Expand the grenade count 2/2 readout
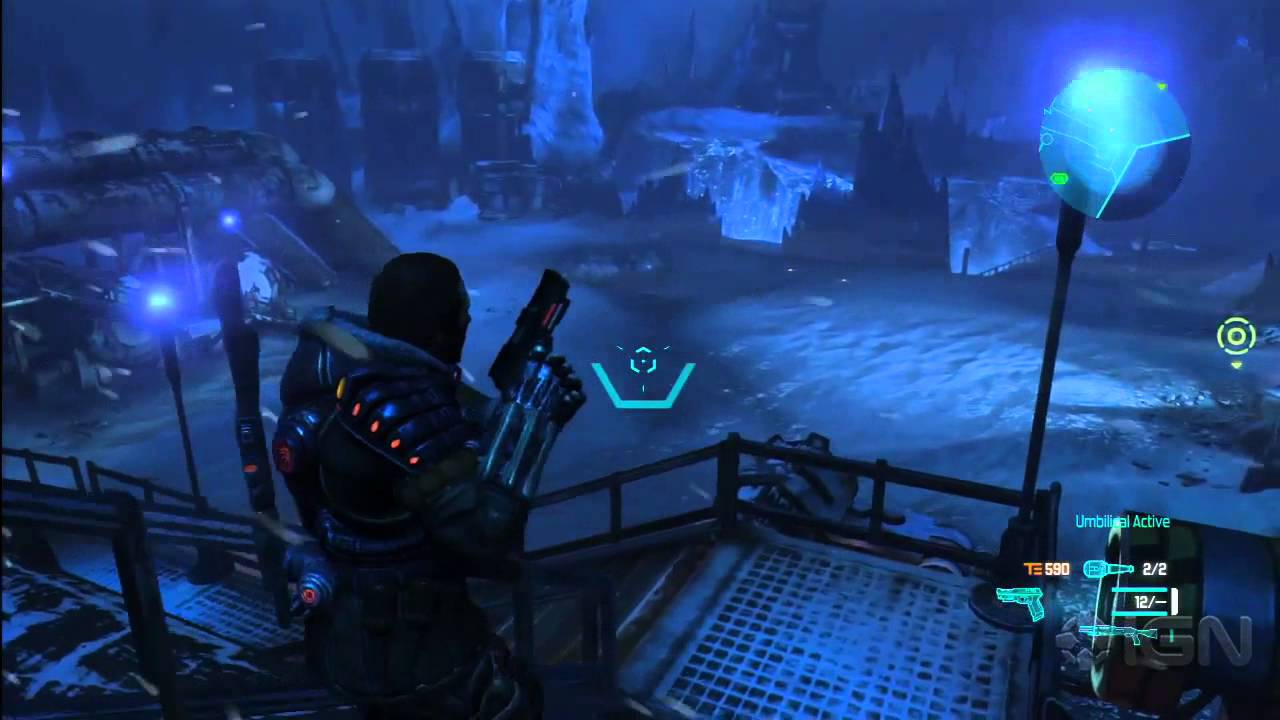Screen dimensions: 1280x720 [x=1155, y=569]
